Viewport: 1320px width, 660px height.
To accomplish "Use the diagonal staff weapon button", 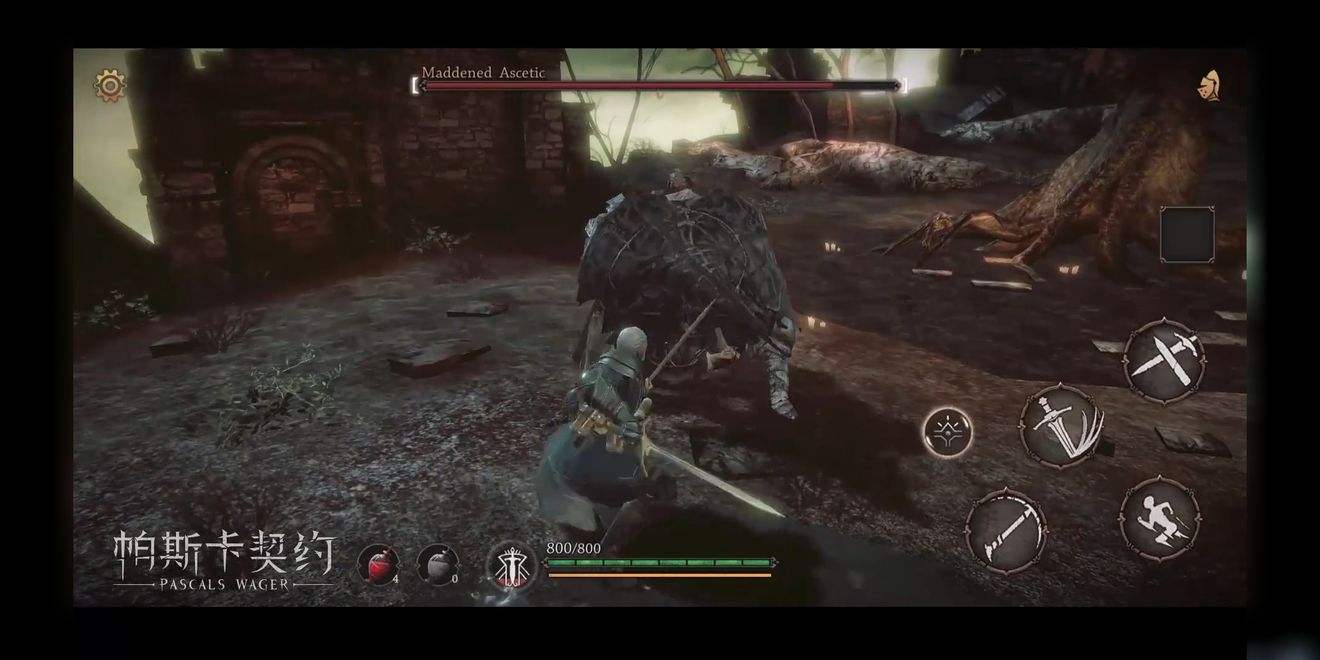I will [x=1006, y=530].
